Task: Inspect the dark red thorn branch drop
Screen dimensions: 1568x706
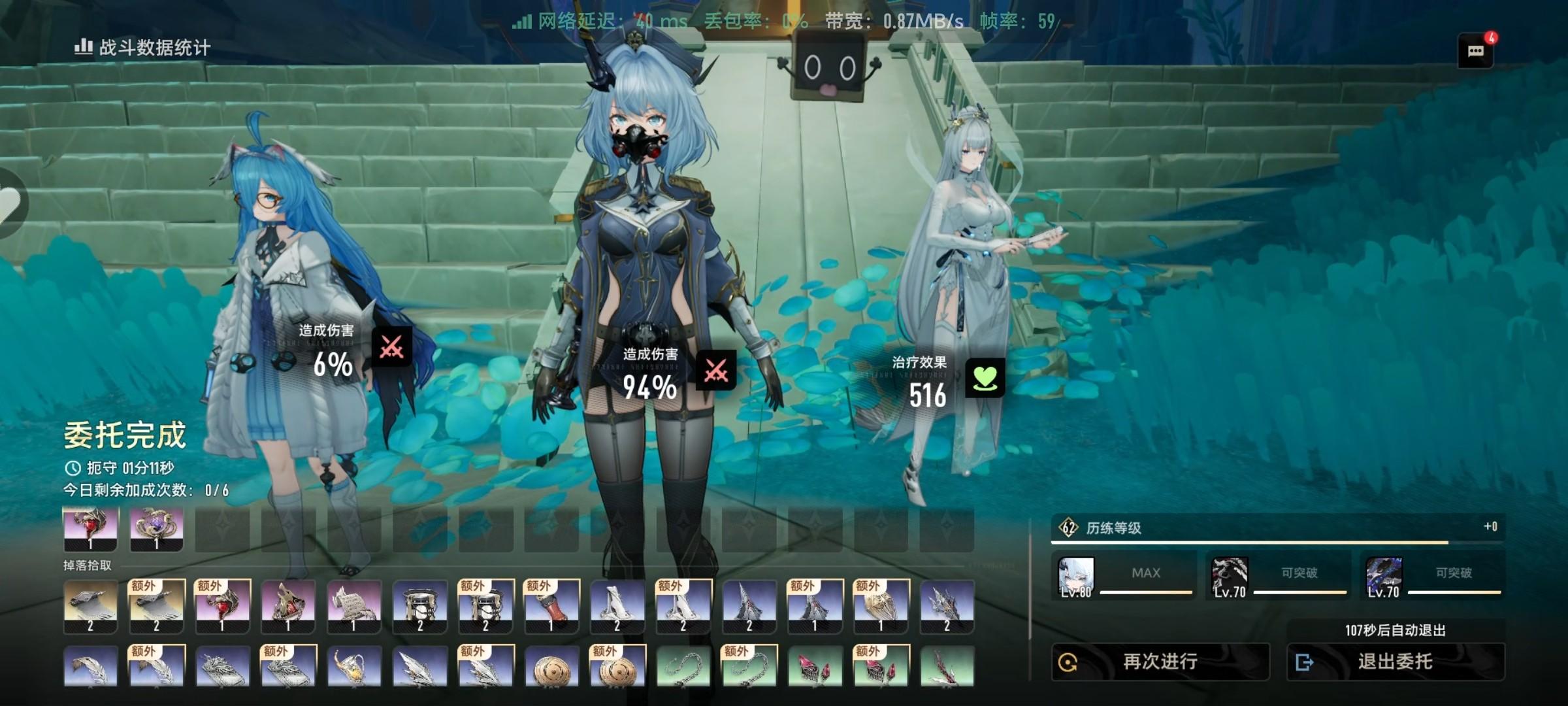Action: coord(947,666)
